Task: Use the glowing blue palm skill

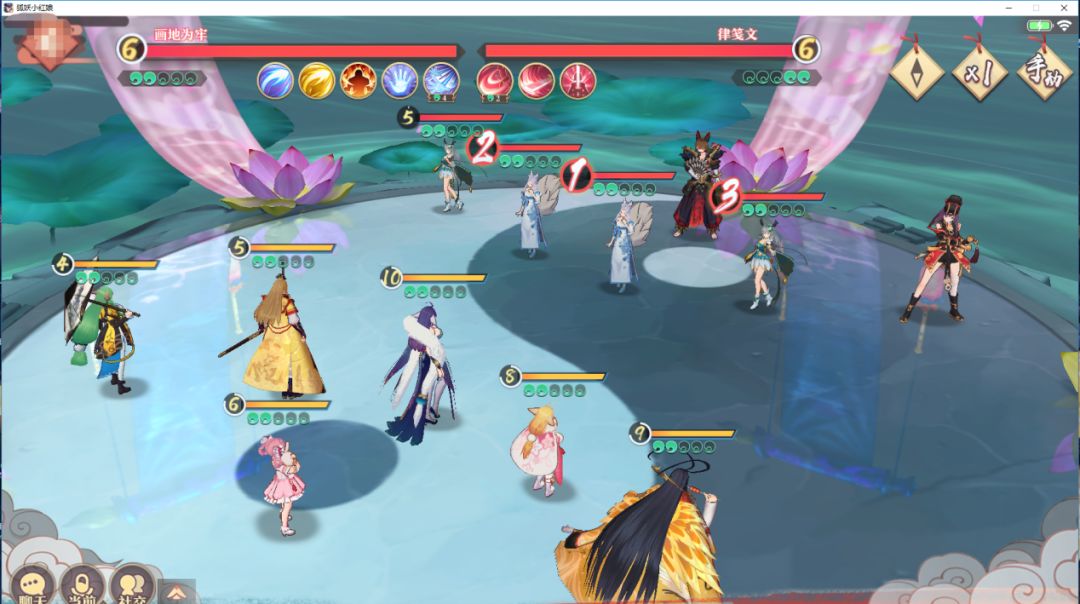Action: tap(399, 80)
